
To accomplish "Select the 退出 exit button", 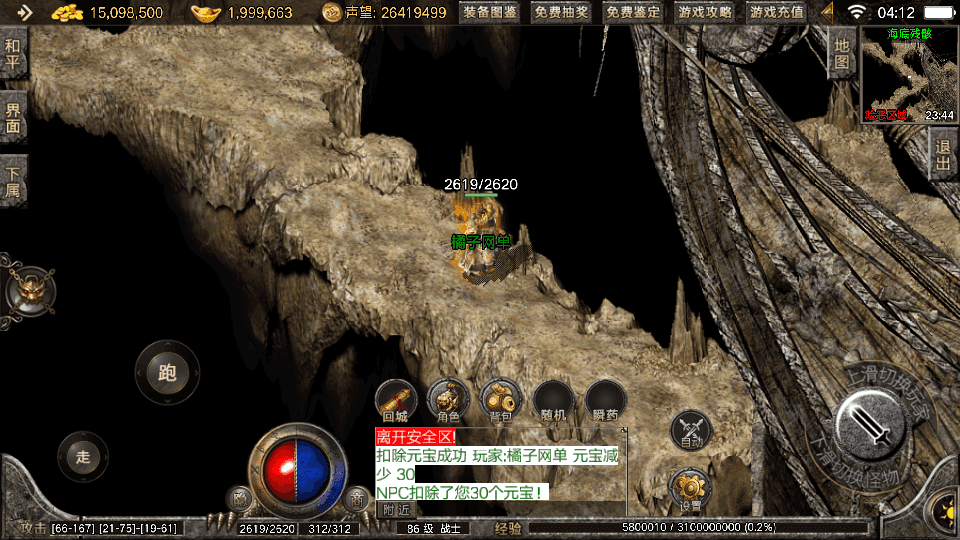I will (x=943, y=153).
